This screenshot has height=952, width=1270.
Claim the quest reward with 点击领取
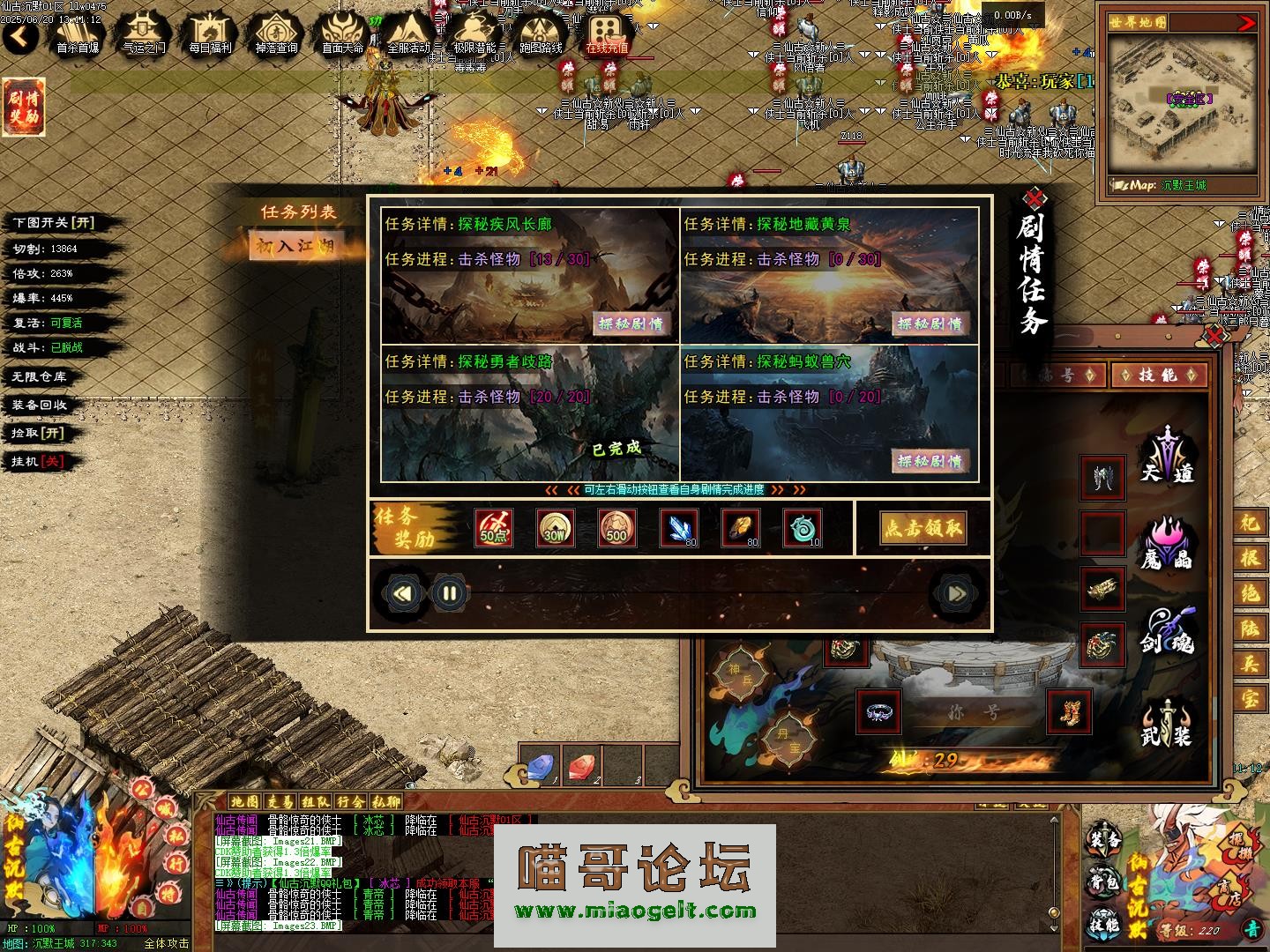(923, 528)
